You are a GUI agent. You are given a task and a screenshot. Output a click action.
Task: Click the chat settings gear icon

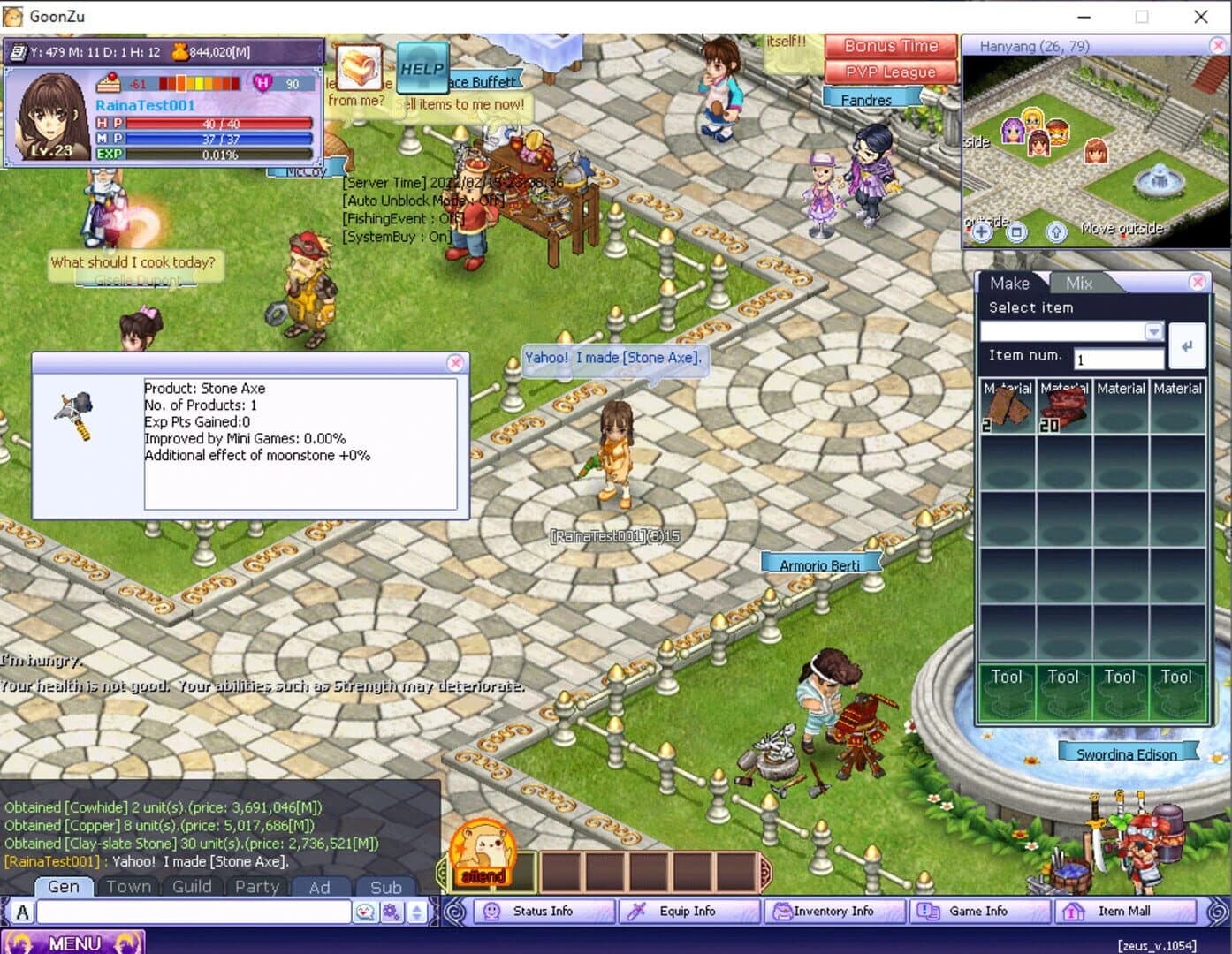tap(392, 912)
